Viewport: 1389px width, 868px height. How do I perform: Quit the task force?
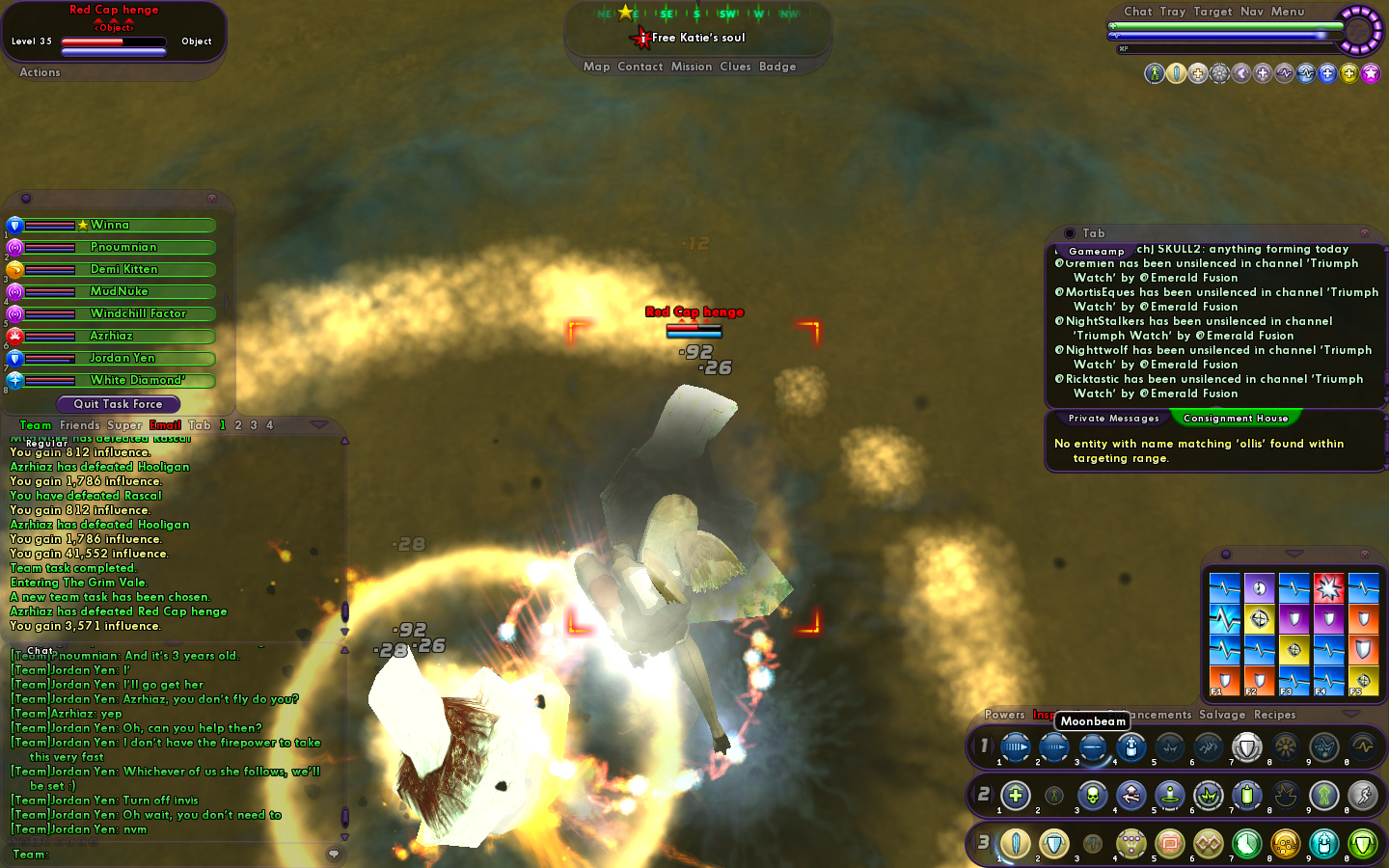click(118, 404)
